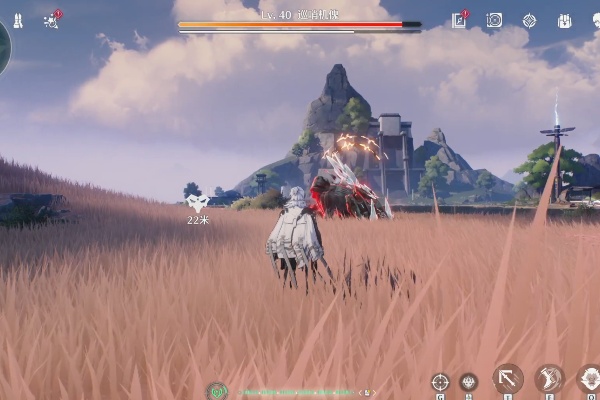Click the green heart icon at bottom
Image resolution: width=600 pixels, height=400 pixels.
click(217, 391)
